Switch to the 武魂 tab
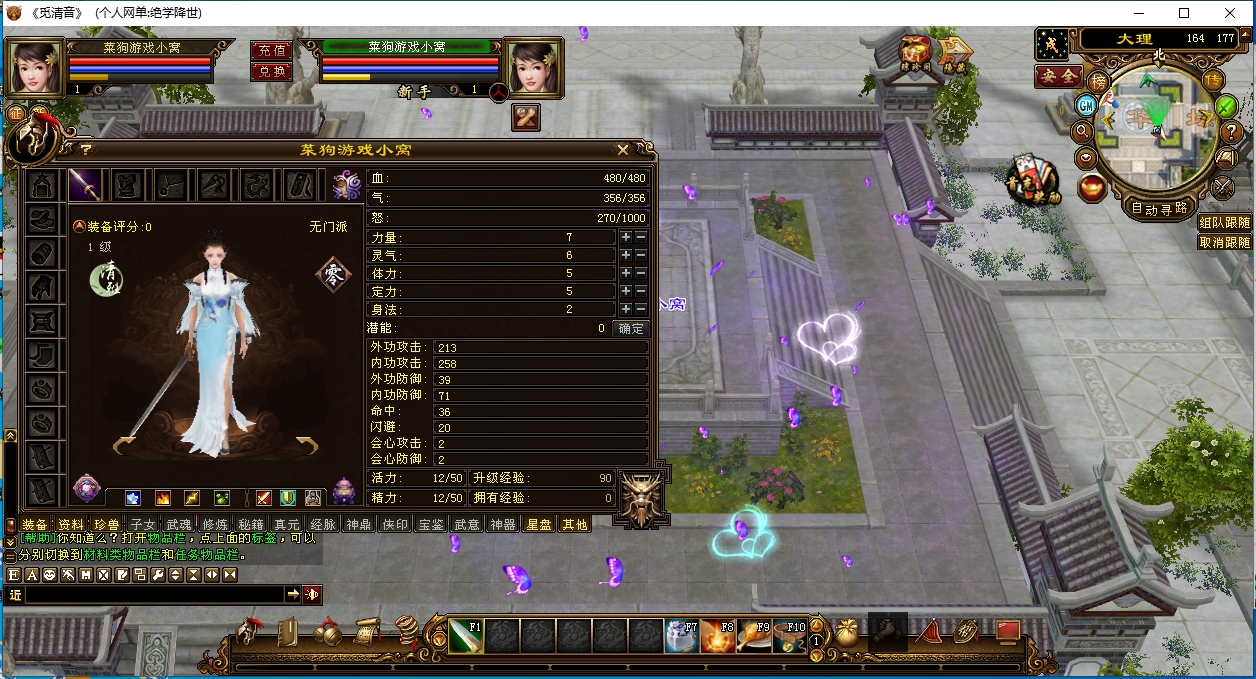 click(179, 524)
